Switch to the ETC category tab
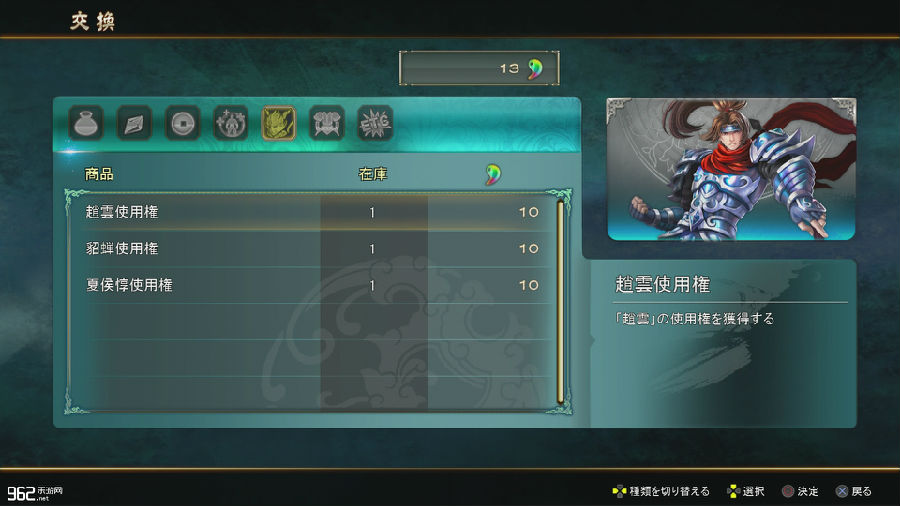This screenshot has width=900, height=506. 375,123
